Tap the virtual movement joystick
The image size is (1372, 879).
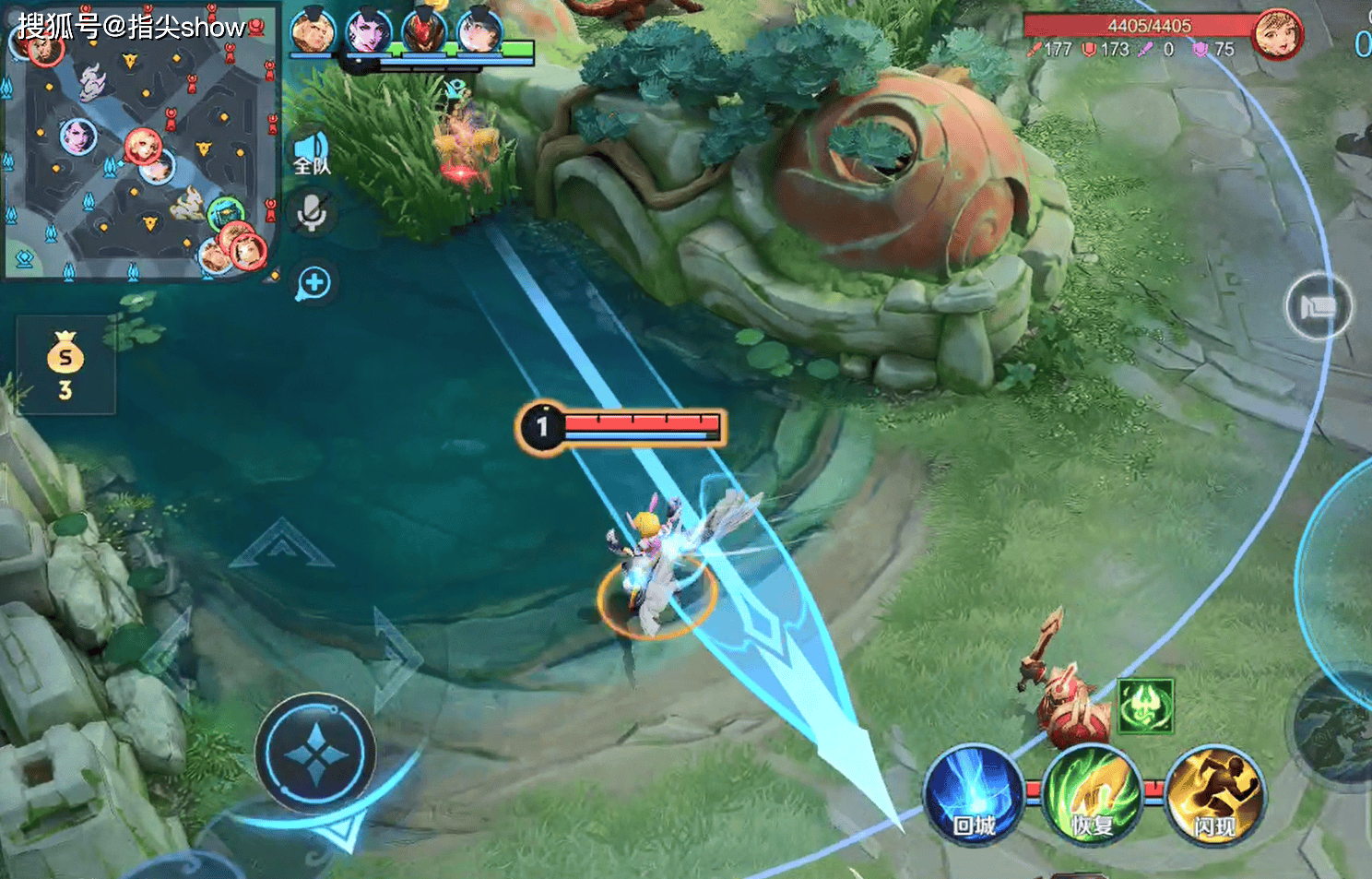315,753
